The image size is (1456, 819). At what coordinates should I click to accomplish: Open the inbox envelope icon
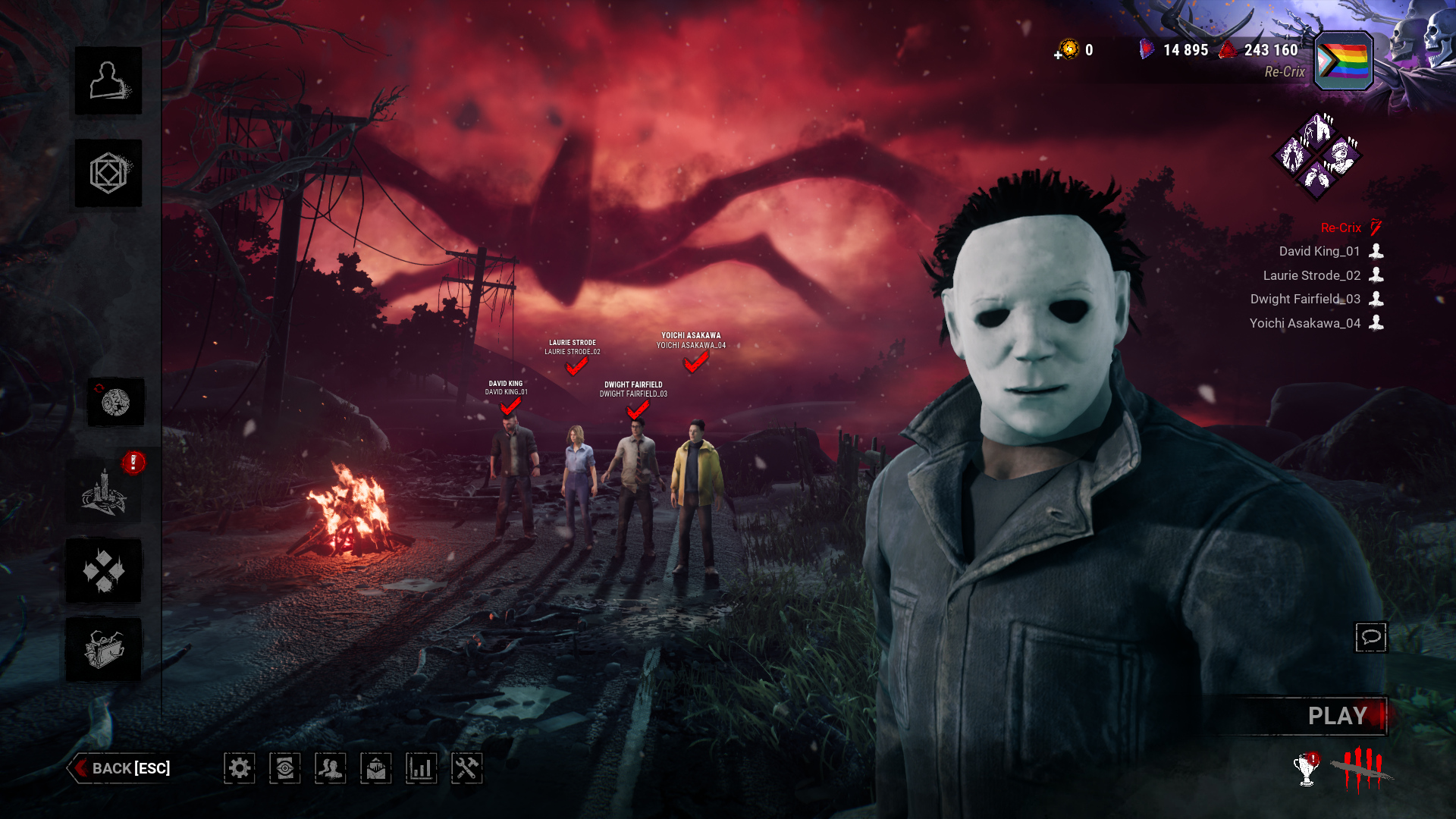tap(376, 768)
